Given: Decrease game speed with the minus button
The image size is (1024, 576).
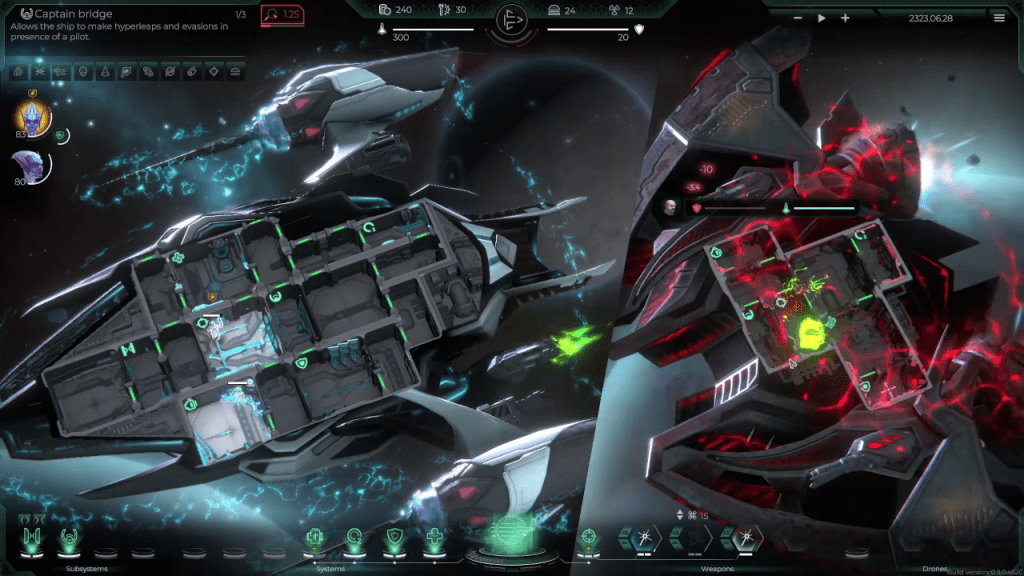Looking at the screenshot, I should tap(798, 18).
